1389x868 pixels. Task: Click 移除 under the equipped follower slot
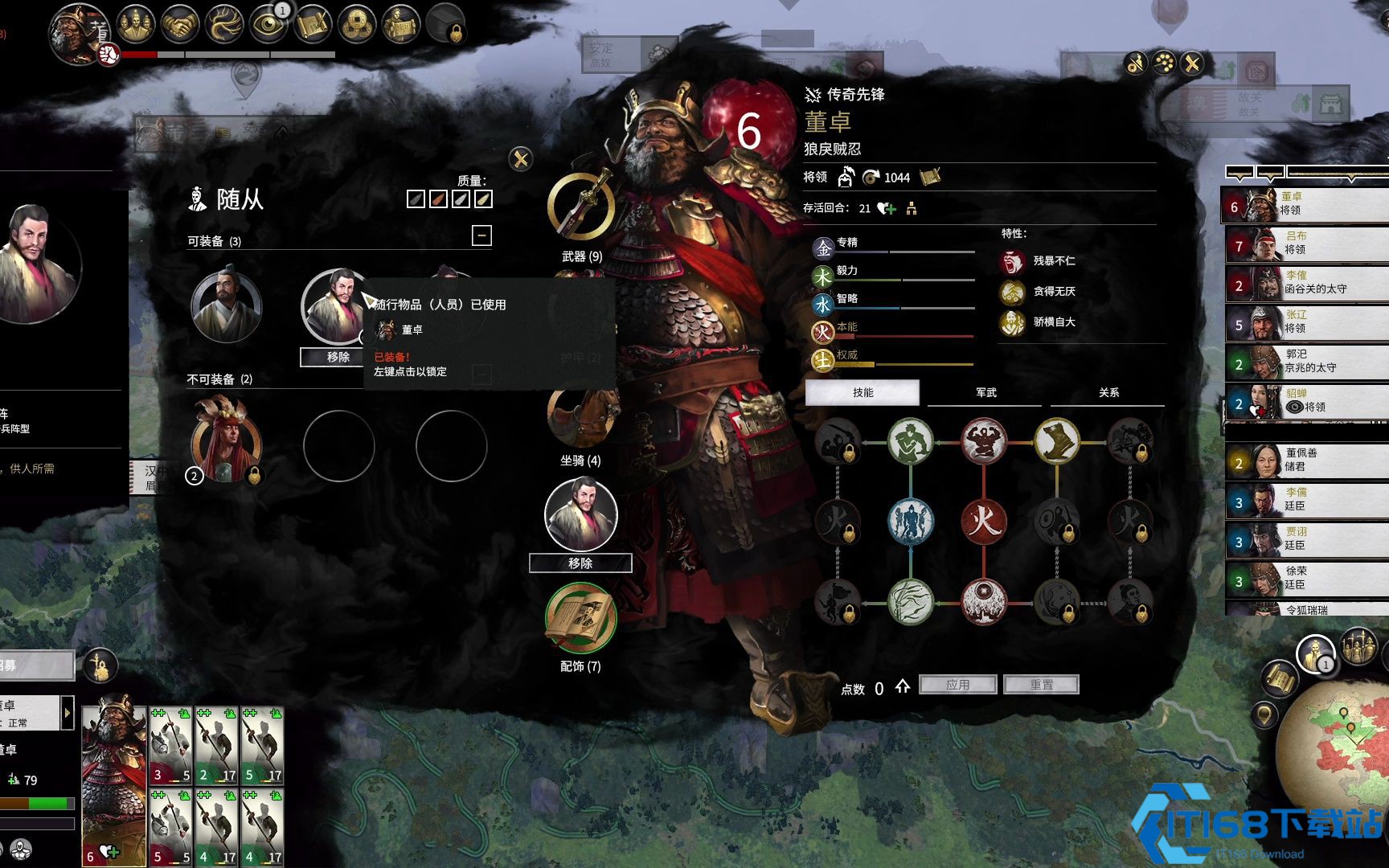pos(580,563)
